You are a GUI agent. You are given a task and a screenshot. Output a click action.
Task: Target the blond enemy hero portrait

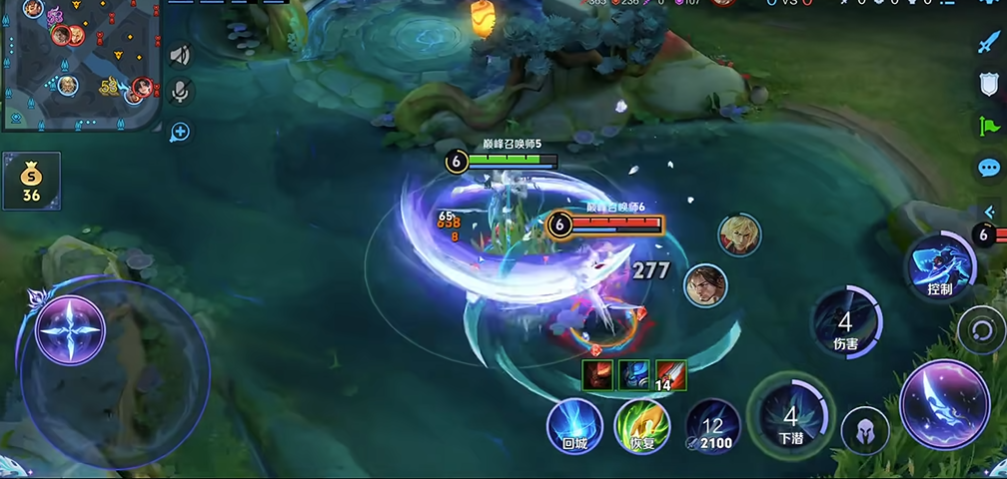pyautogui.click(x=739, y=235)
